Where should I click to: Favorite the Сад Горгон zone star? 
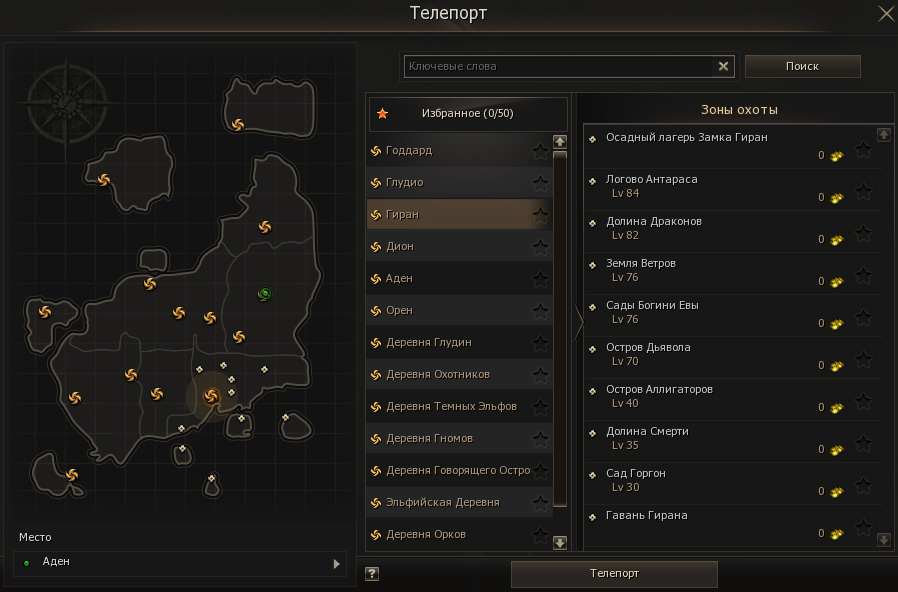pyautogui.click(x=864, y=486)
